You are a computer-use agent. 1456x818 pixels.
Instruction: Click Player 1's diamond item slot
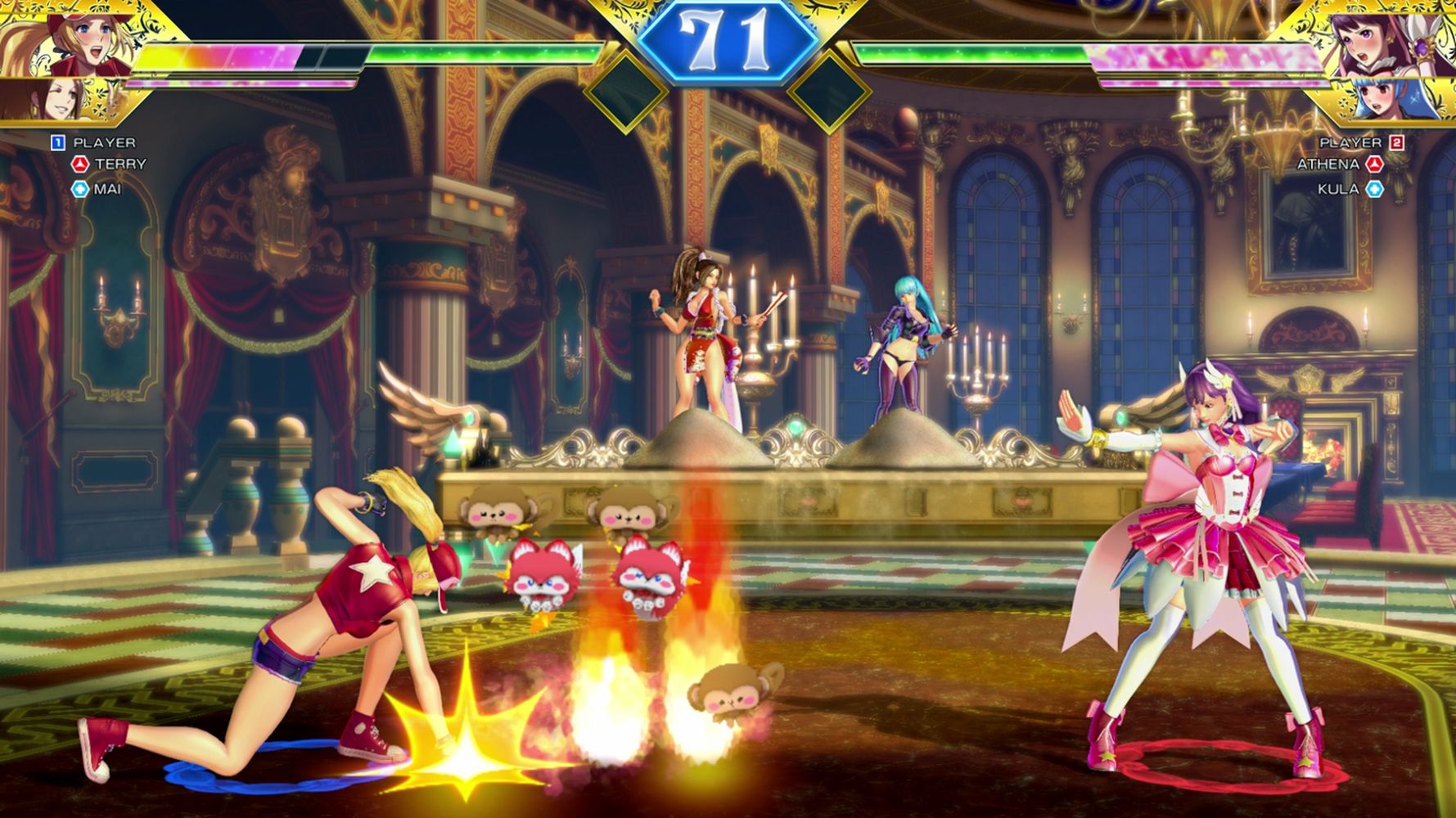[626, 90]
